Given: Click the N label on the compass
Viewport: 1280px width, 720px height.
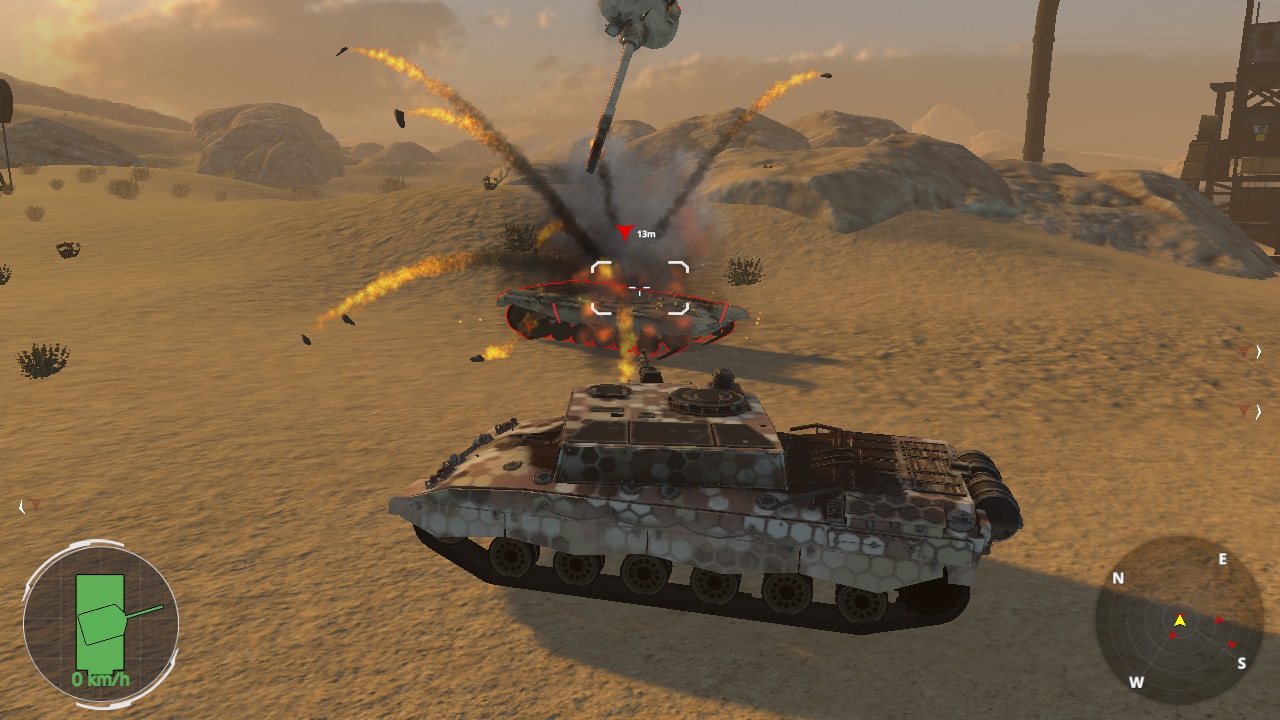Looking at the screenshot, I should pyautogui.click(x=1117, y=579).
